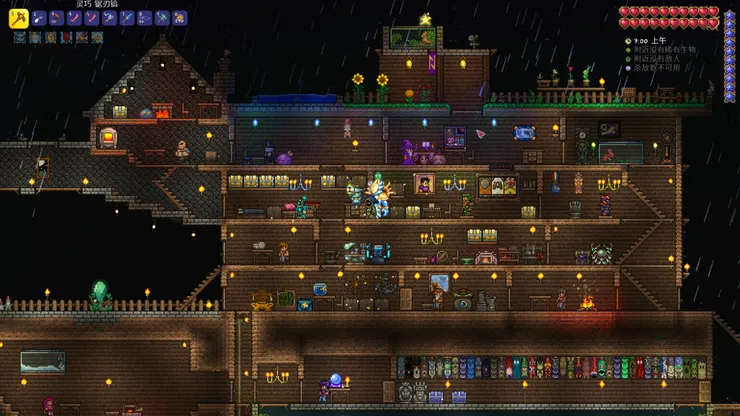Select the highlighted golden pickaxe hotbar slot
The image size is (740, 416).
click(x=18, y=17)
